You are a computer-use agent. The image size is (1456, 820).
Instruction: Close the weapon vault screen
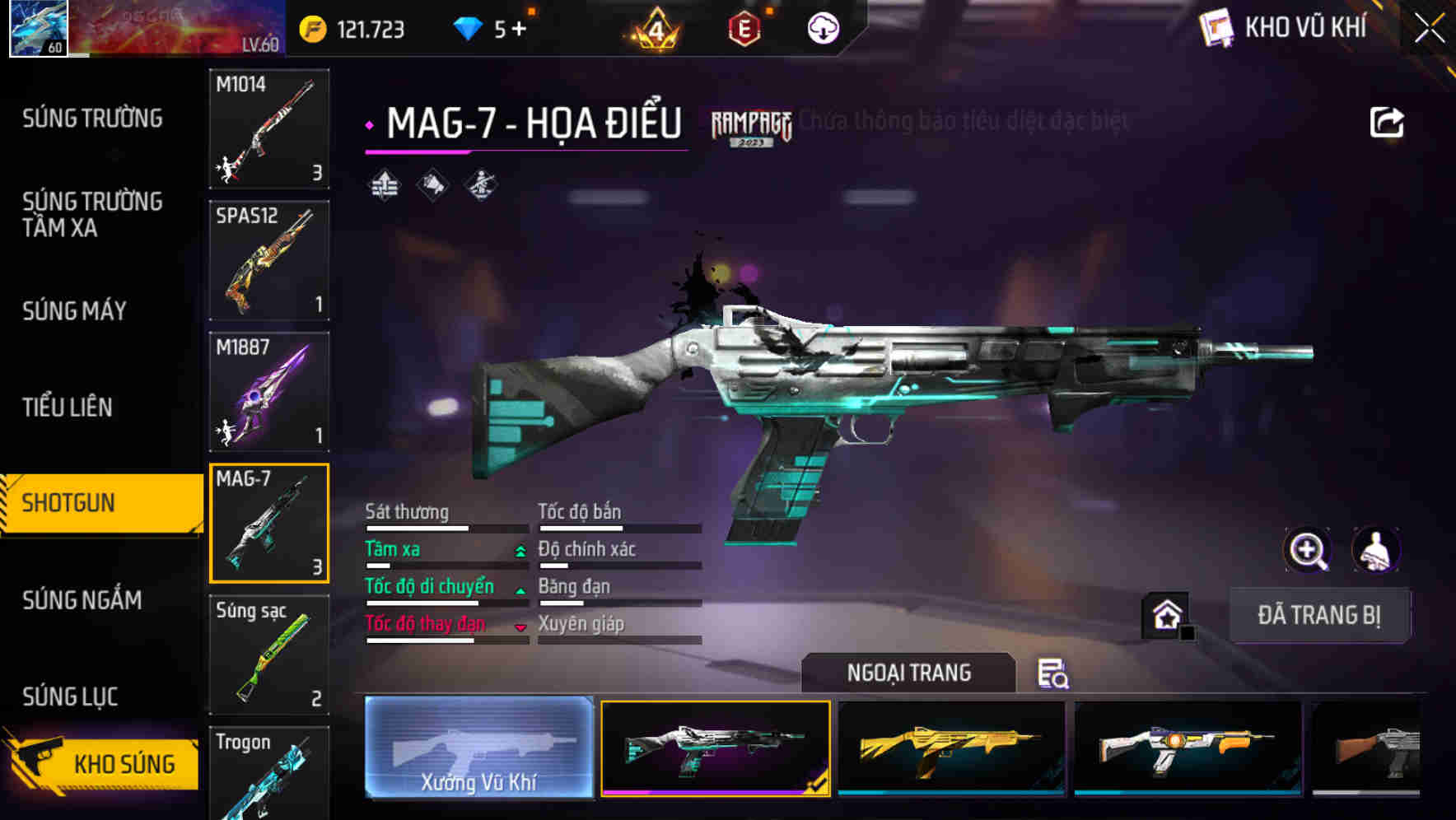[x=1429, y=29]
